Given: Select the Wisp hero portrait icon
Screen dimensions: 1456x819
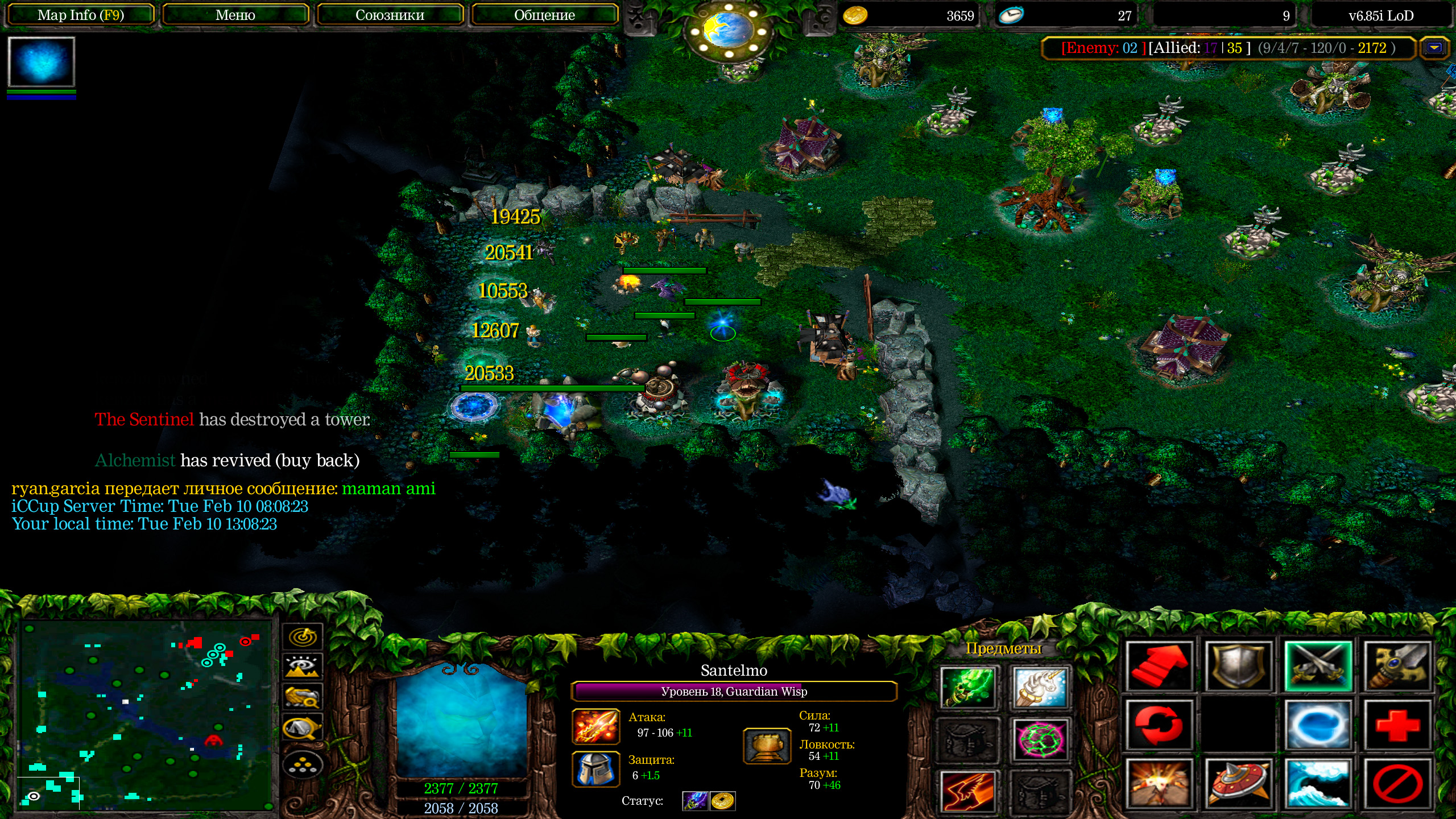Looking at the screenshot, I should [x=41, y=62].
